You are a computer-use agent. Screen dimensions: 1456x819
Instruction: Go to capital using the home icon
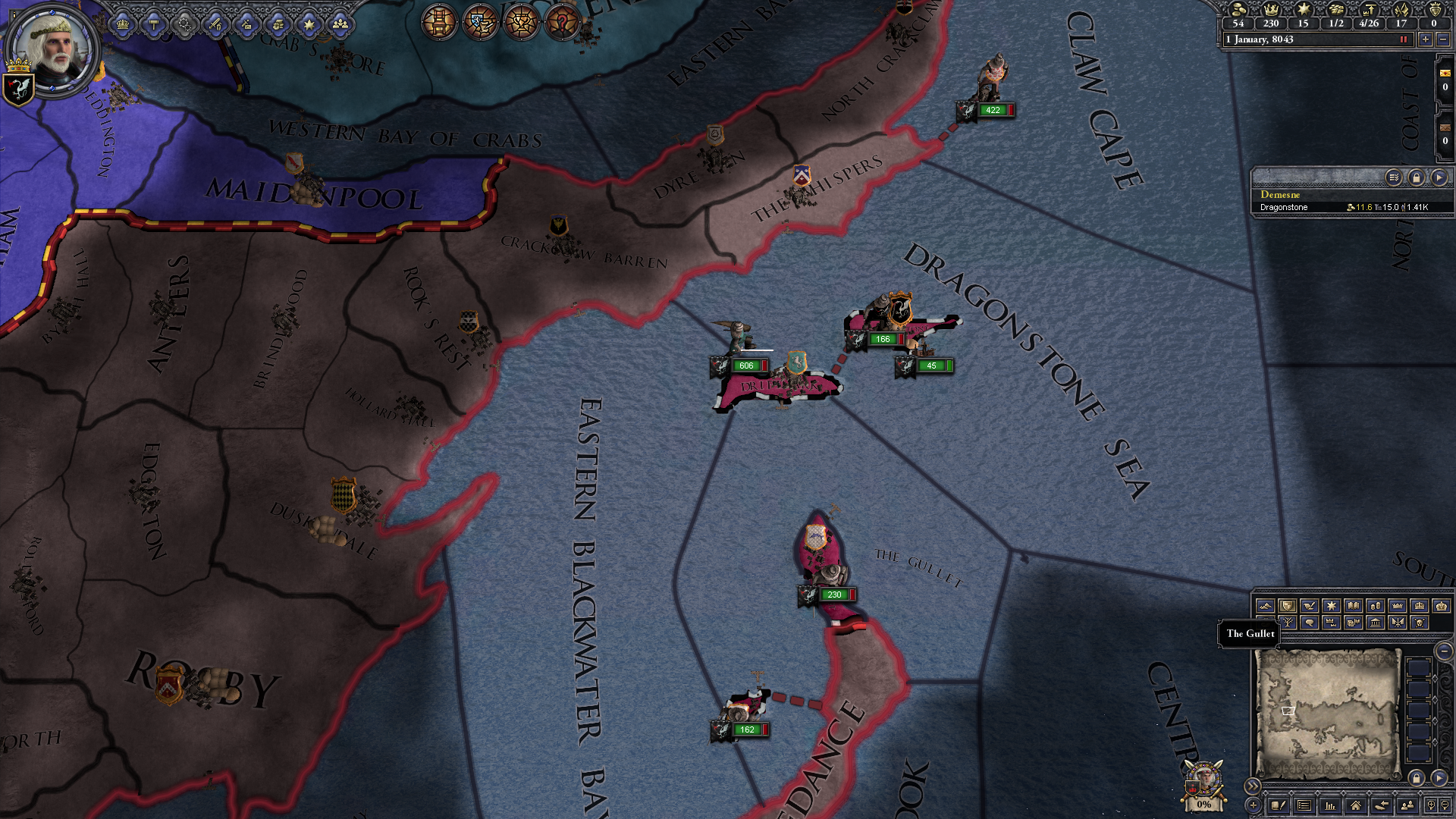pyautogui.click(x=1355, y=805)
